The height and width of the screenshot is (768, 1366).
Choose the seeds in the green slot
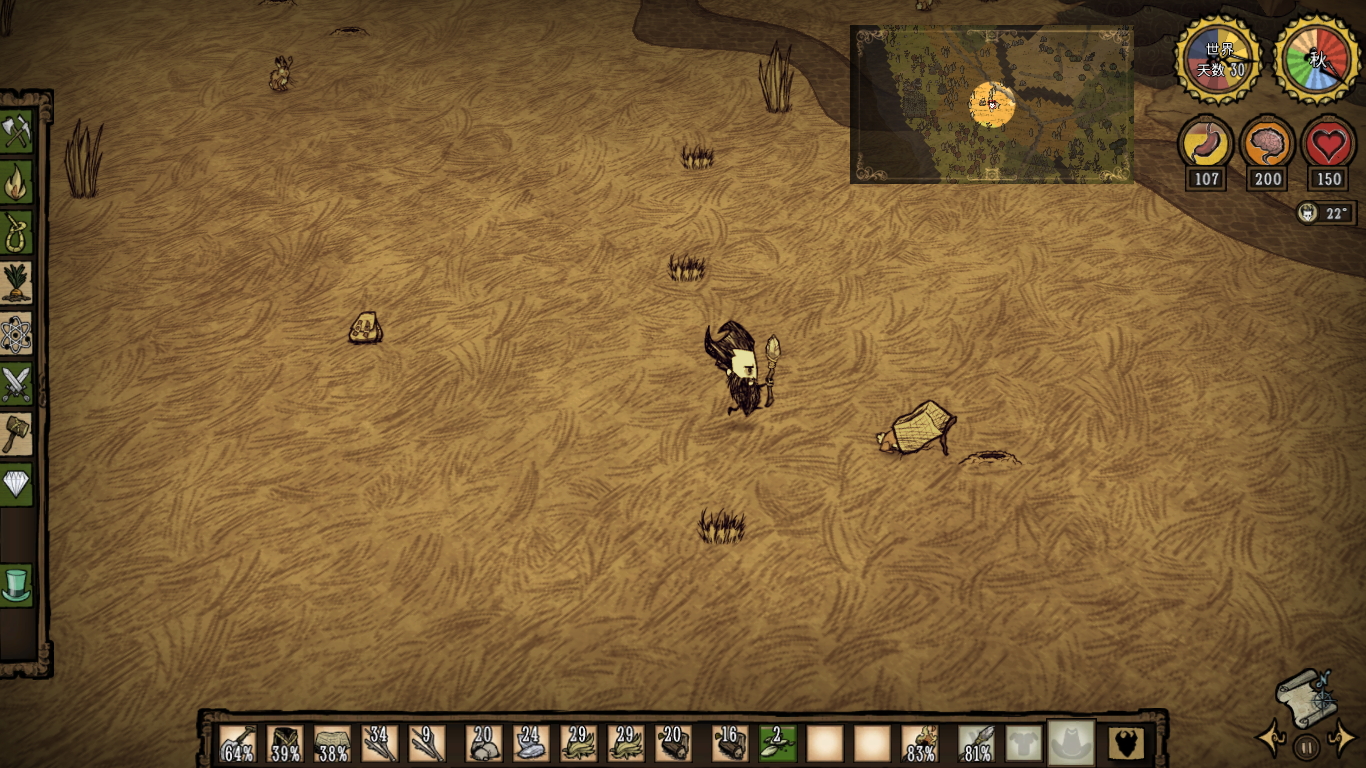pos(777,744)
